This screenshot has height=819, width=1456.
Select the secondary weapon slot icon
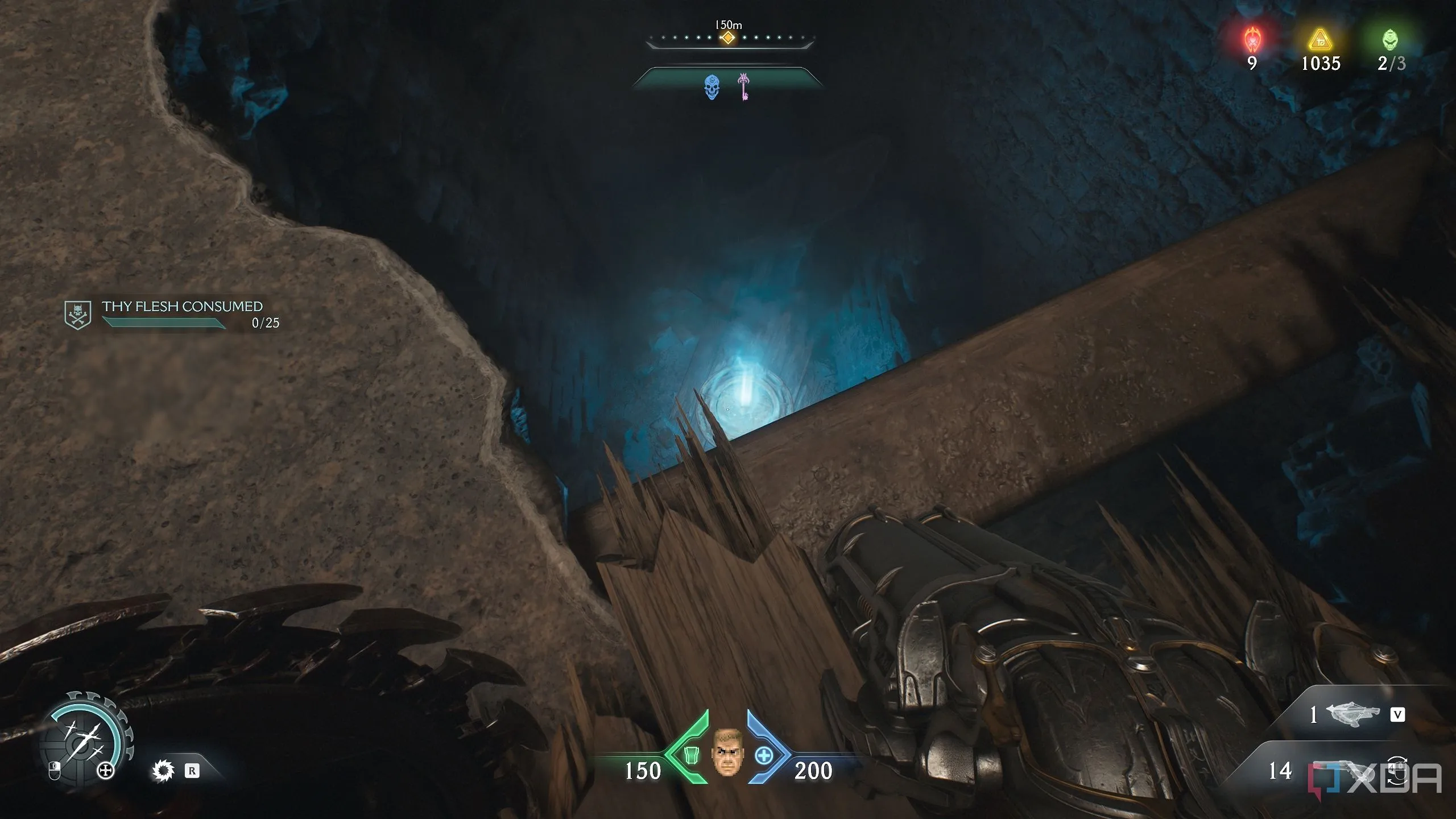point(1352,714)
